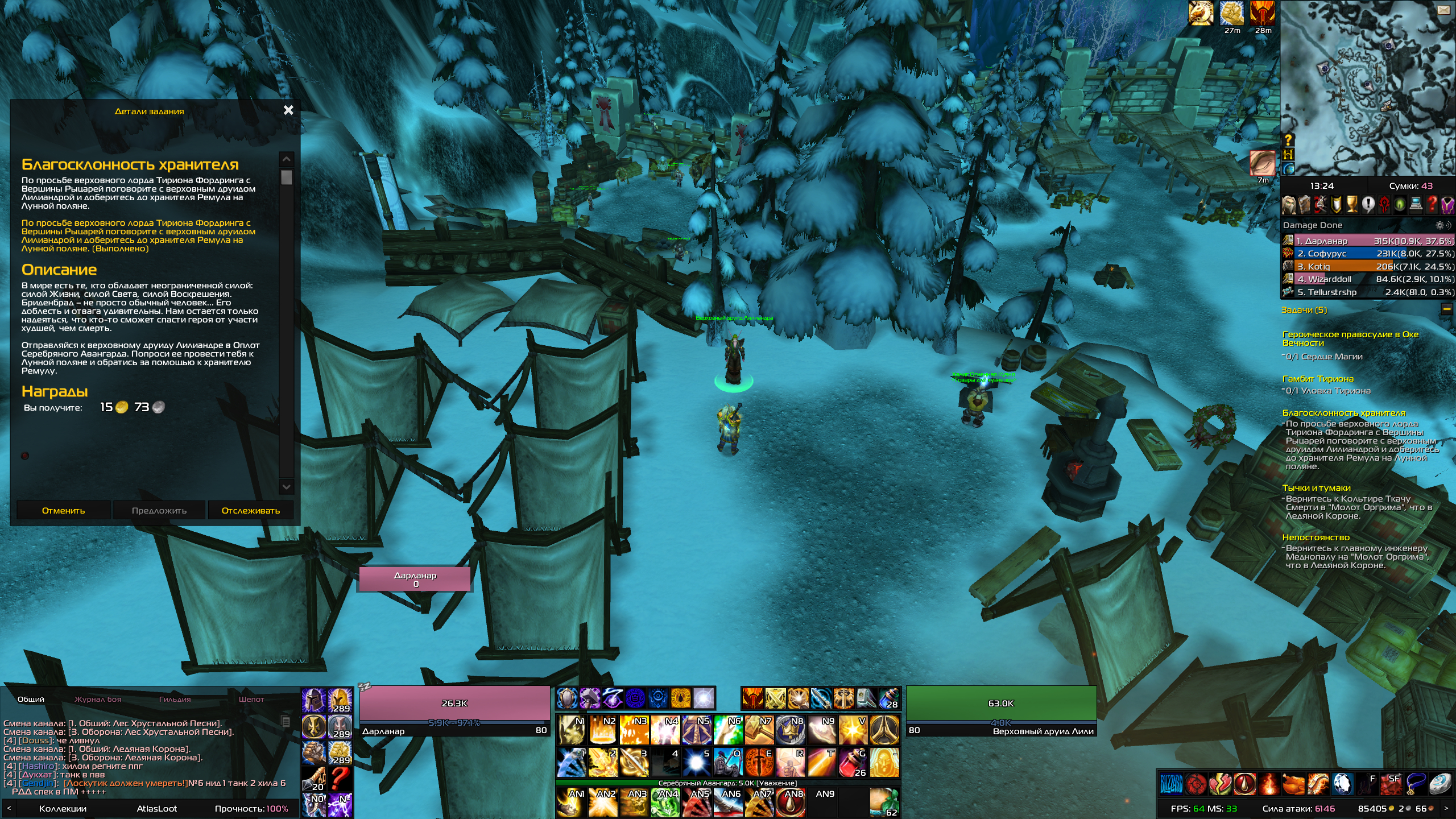Use the red question mark ability icon

pyautogui.click(x=340, y=777)
